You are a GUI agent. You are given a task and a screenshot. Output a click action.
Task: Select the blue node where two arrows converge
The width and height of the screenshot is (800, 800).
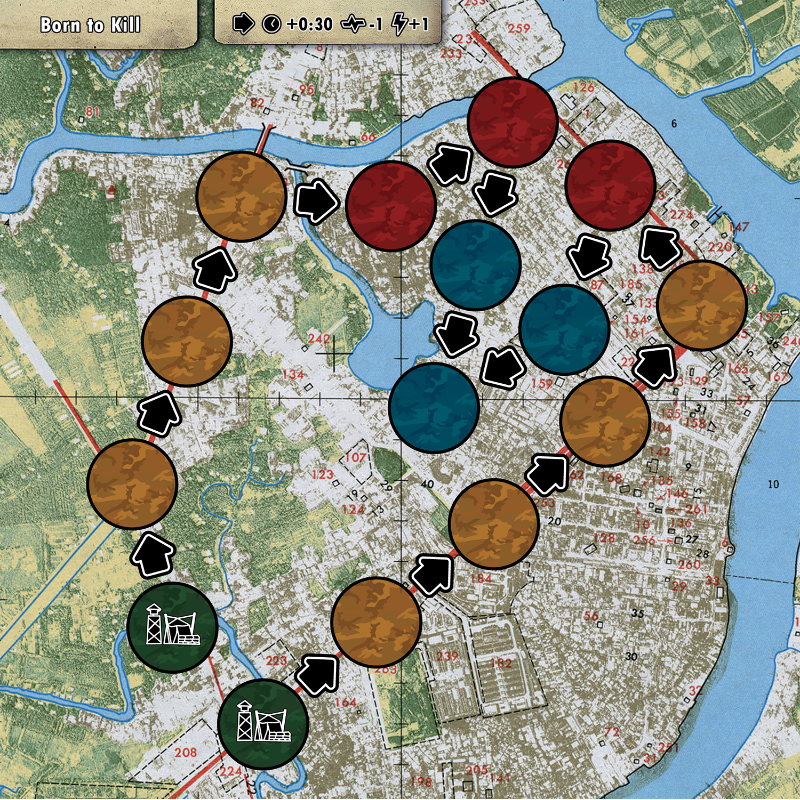pos(433,407)
